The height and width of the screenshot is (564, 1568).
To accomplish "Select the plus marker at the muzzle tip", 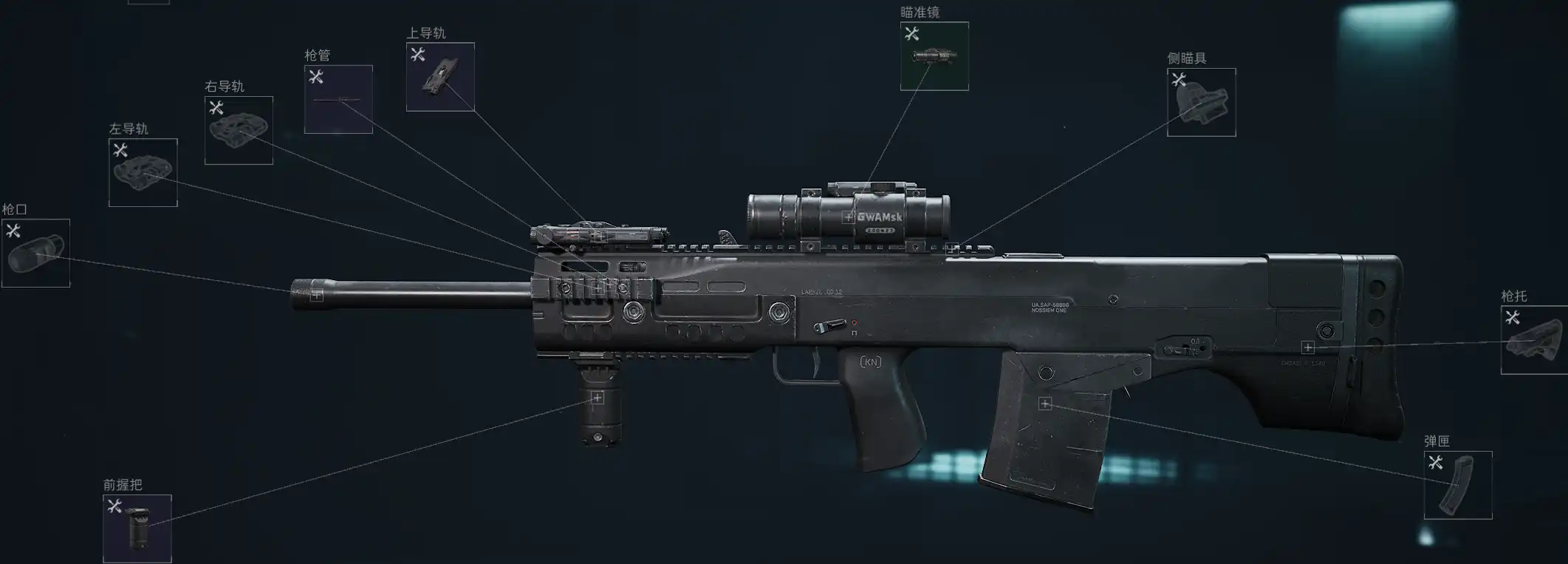I will point(317,295).
